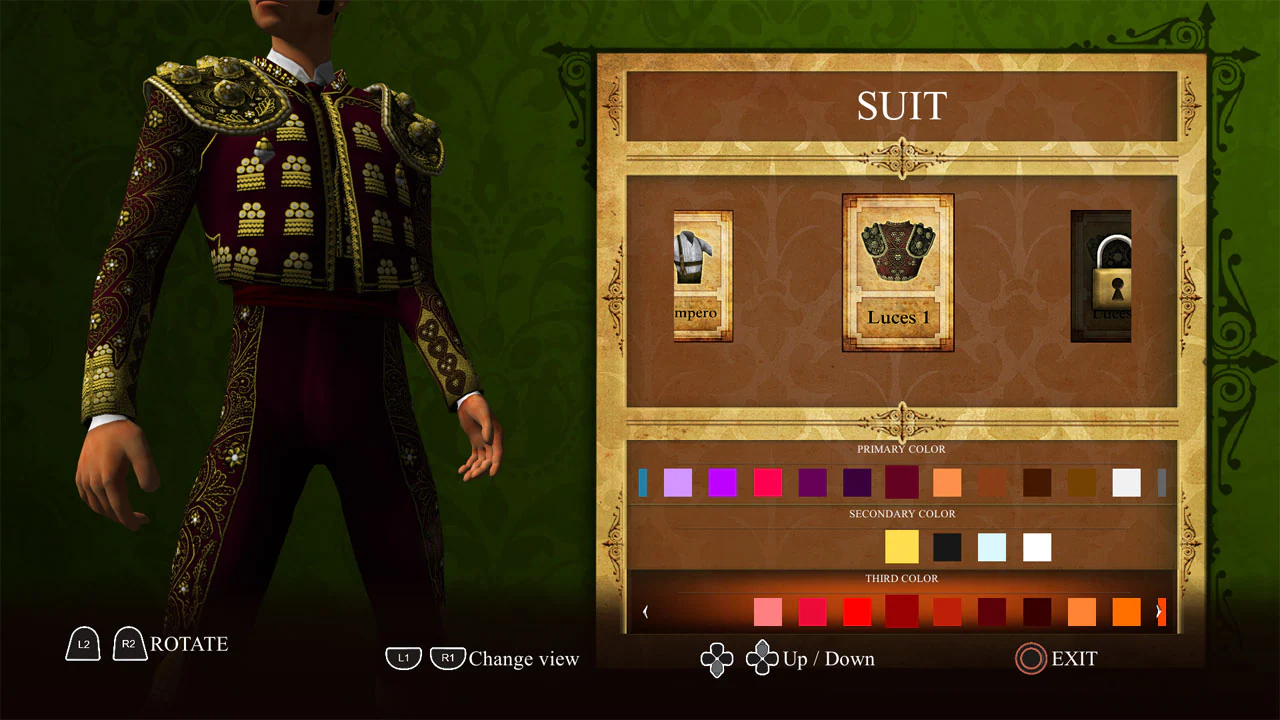1280x720 pixels.
Task: Select the black secondary color swatch
Action: [x=946, y=546]
